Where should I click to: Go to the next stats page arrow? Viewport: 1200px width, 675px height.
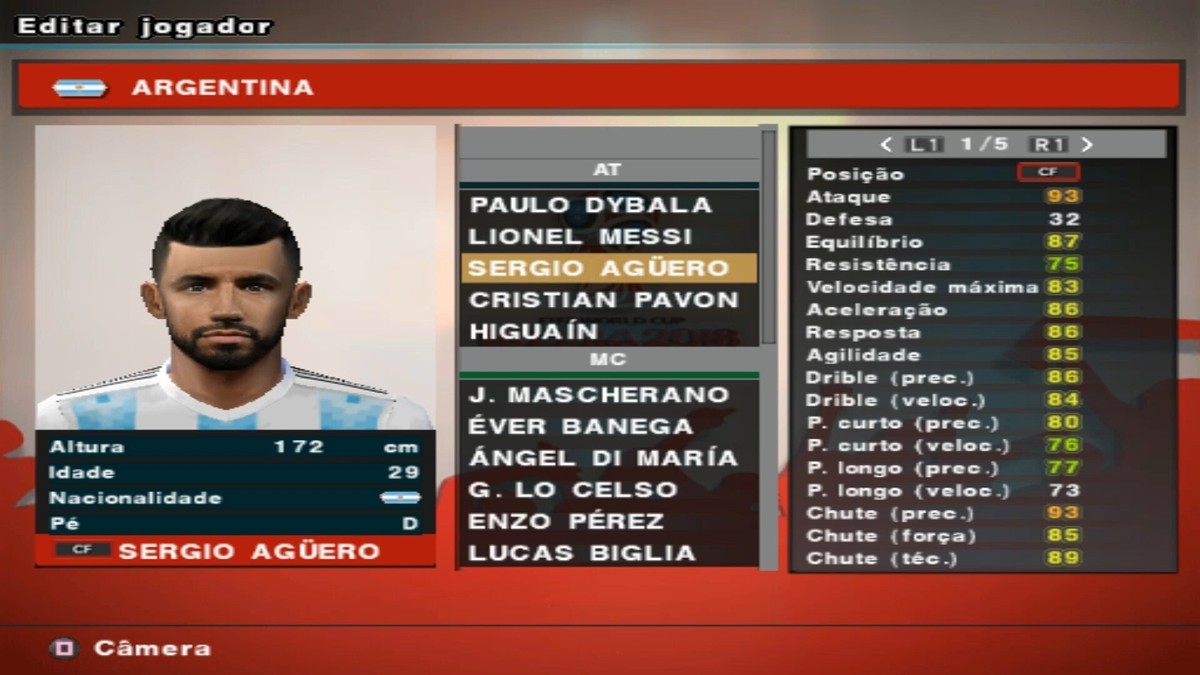(x=1087, y=145)
